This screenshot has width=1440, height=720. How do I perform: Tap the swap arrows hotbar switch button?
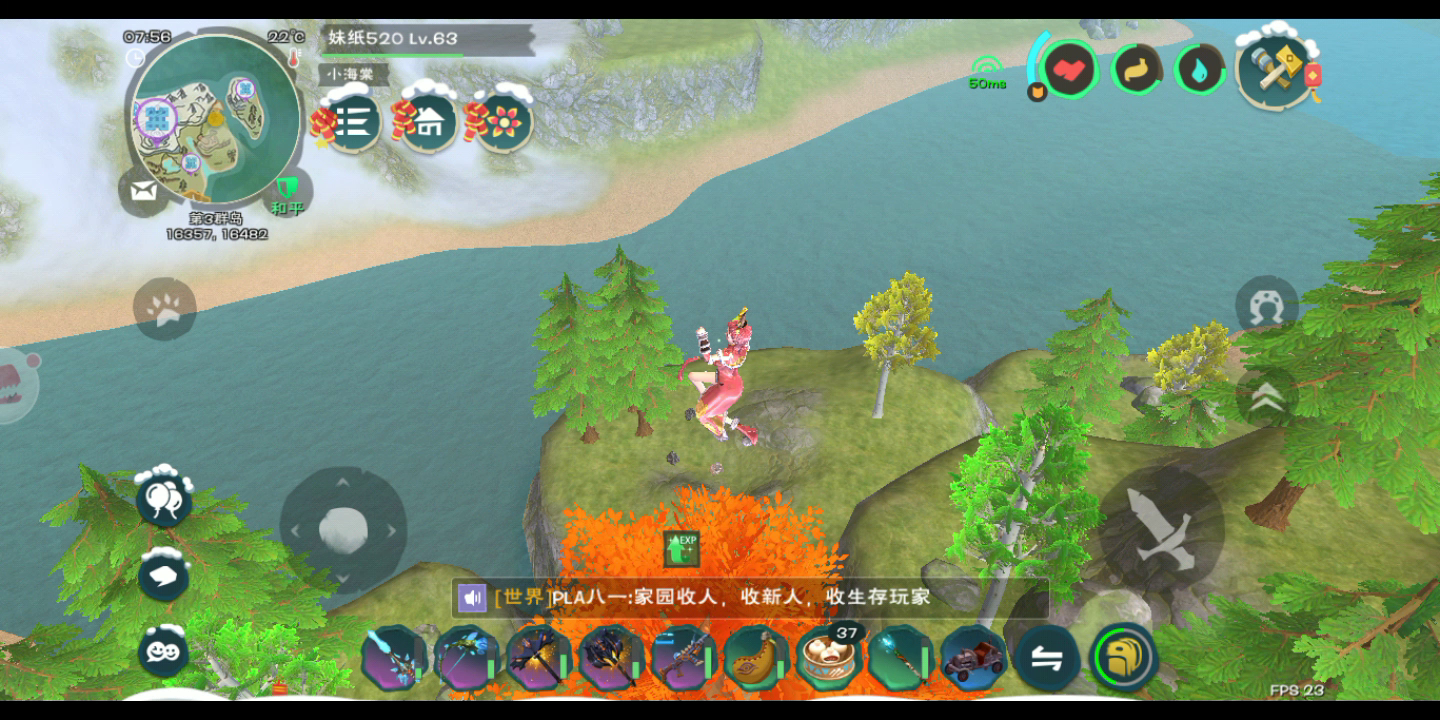(1047, 659)
